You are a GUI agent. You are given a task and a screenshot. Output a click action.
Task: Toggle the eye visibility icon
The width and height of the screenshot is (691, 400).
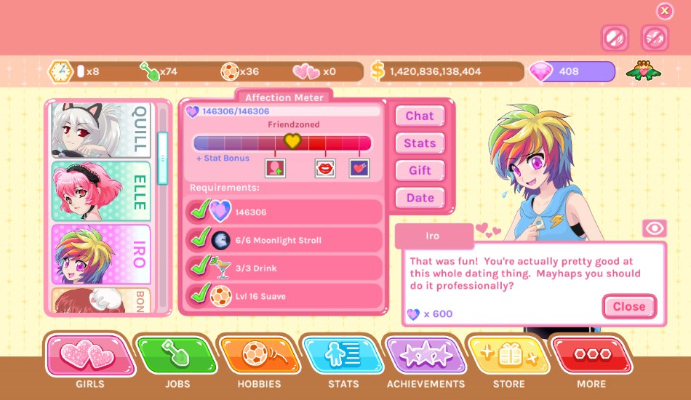click(x=654, y=228)
